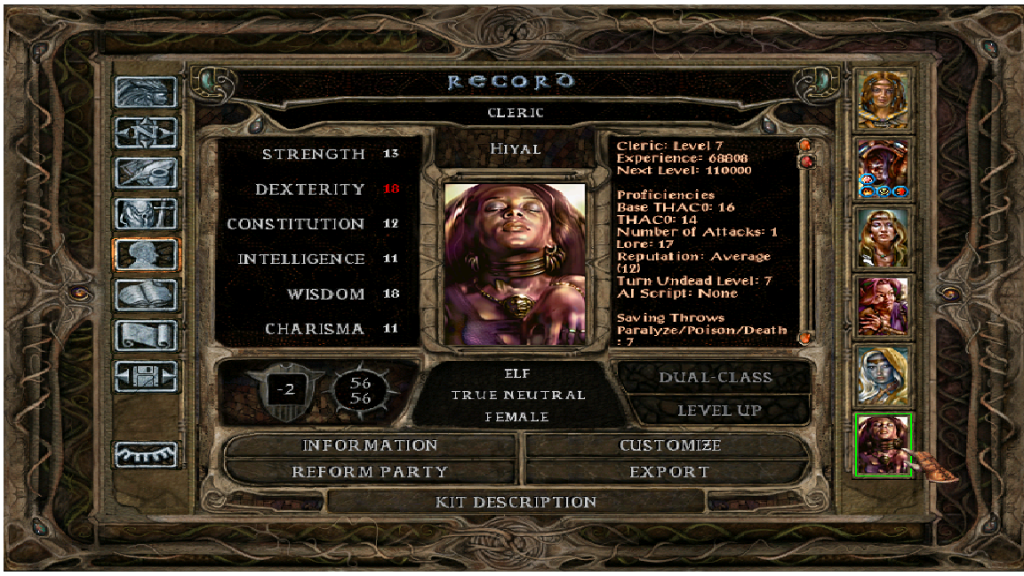Open the area map with compass icon
Viewport: 1024px width, 576px height.
tap(146, 132)
